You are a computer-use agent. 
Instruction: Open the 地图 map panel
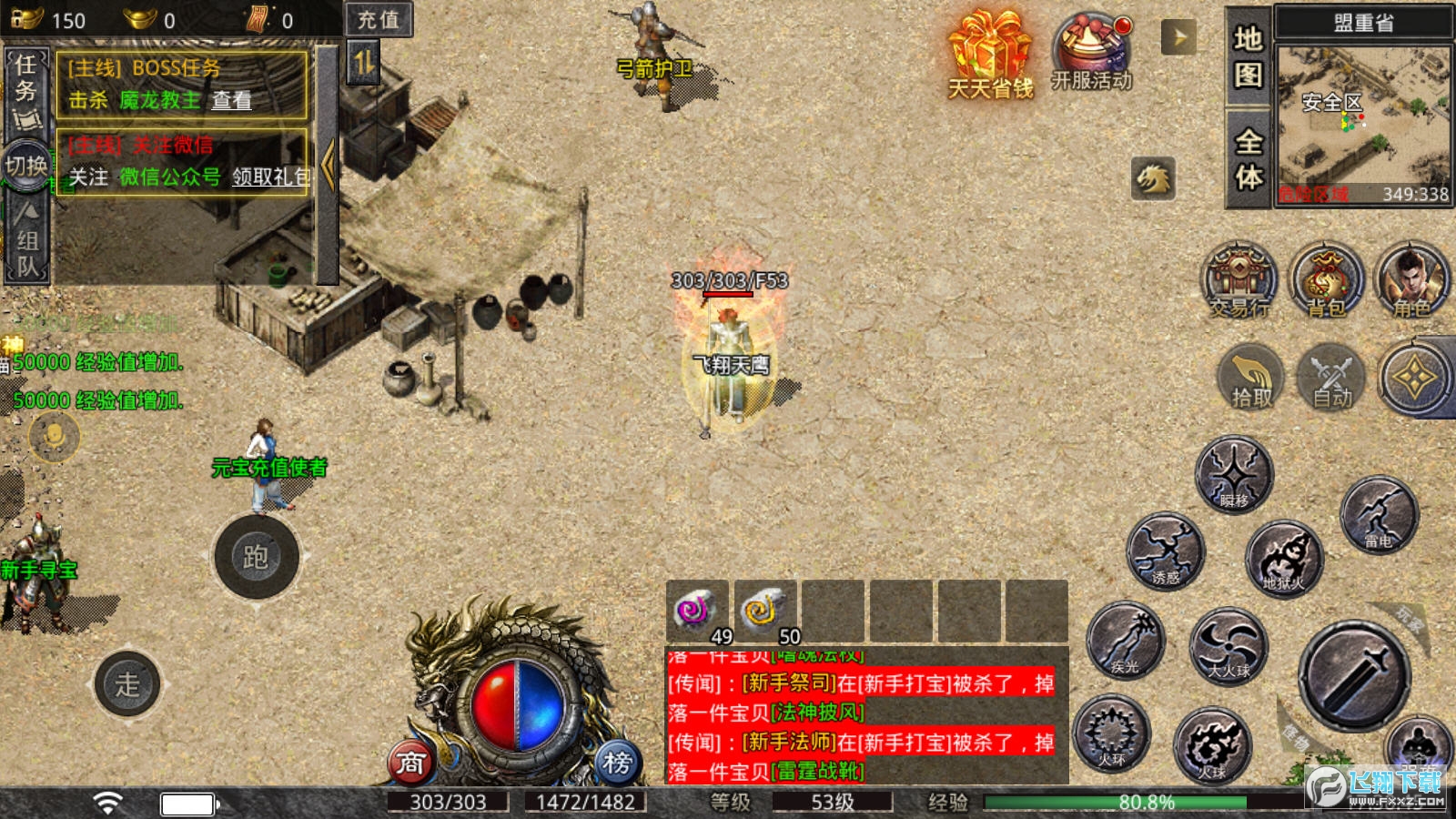1248,56
